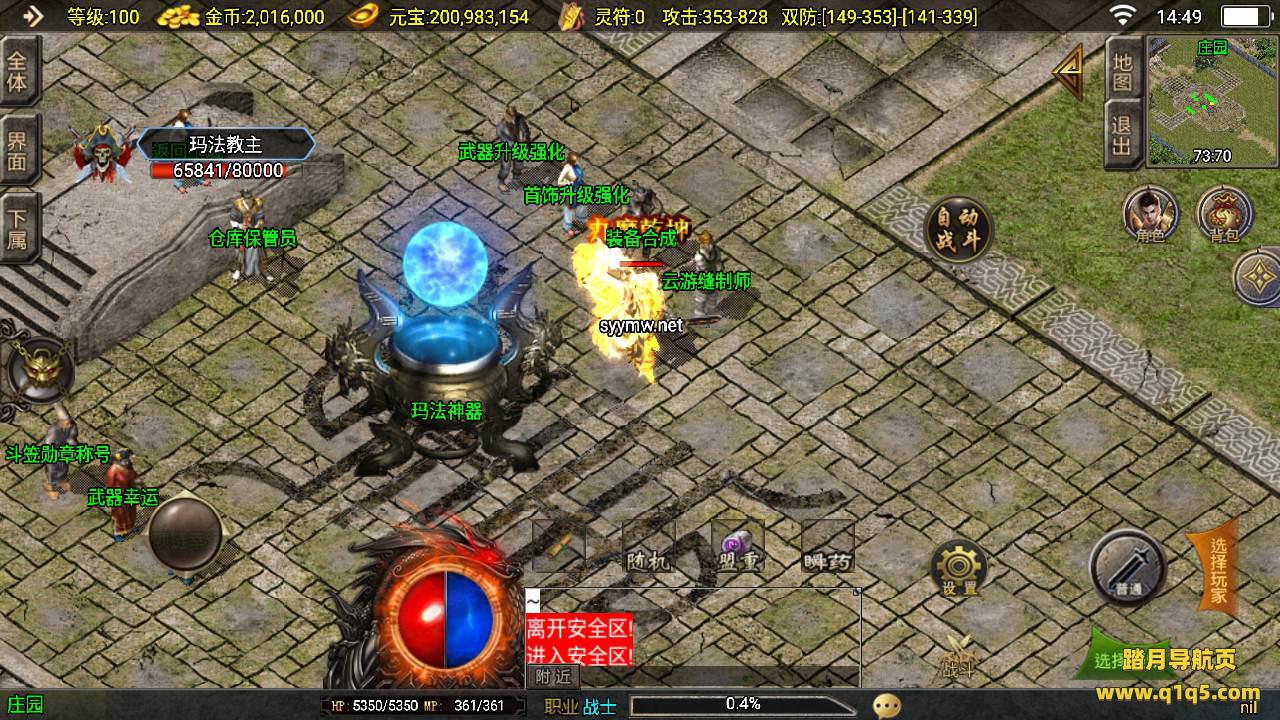Use the 盟重 scroll quick slot

coord(738,547)
